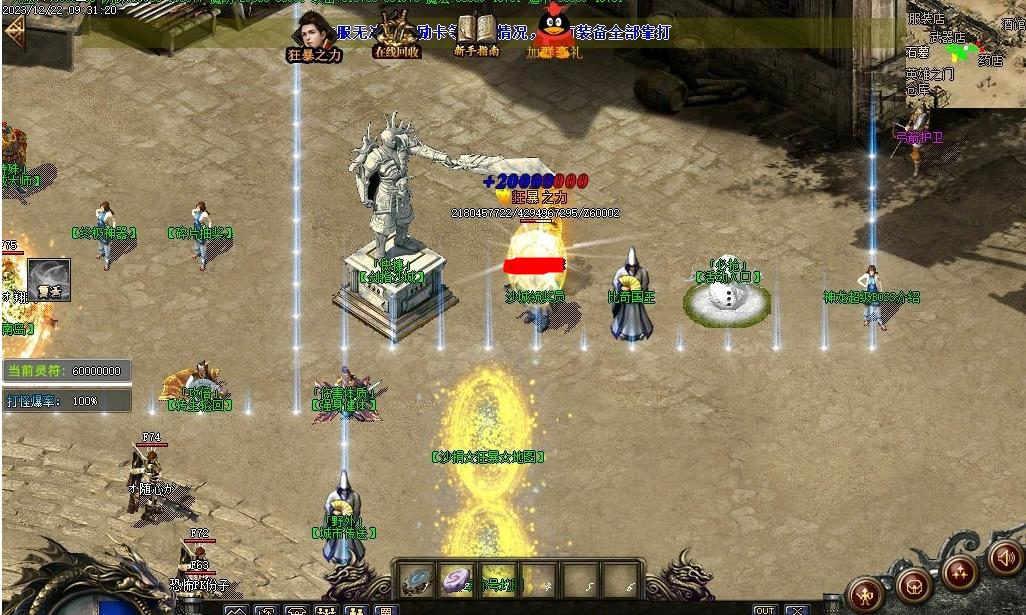Screen dimensions: 1026x615
Task: Close the game with the X button
Action: pyautogui.click(x=797, y=609)
